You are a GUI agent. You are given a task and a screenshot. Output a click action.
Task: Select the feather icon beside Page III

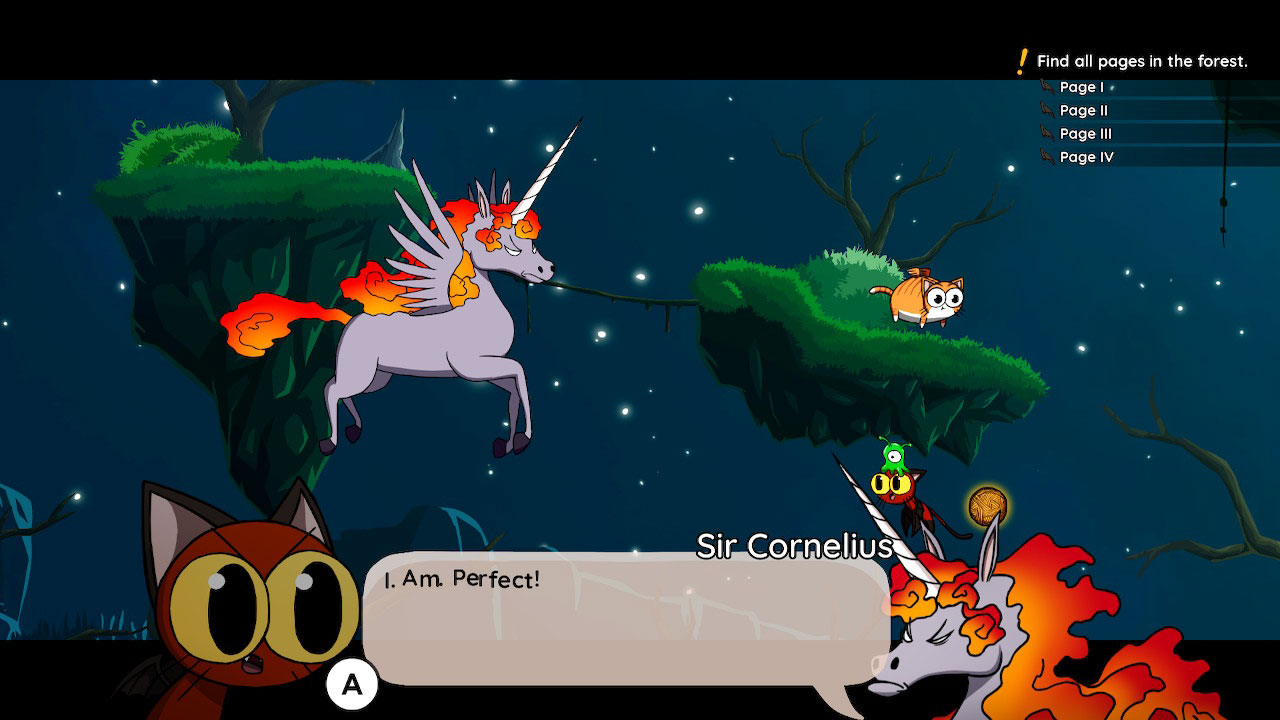(1048, 134)
